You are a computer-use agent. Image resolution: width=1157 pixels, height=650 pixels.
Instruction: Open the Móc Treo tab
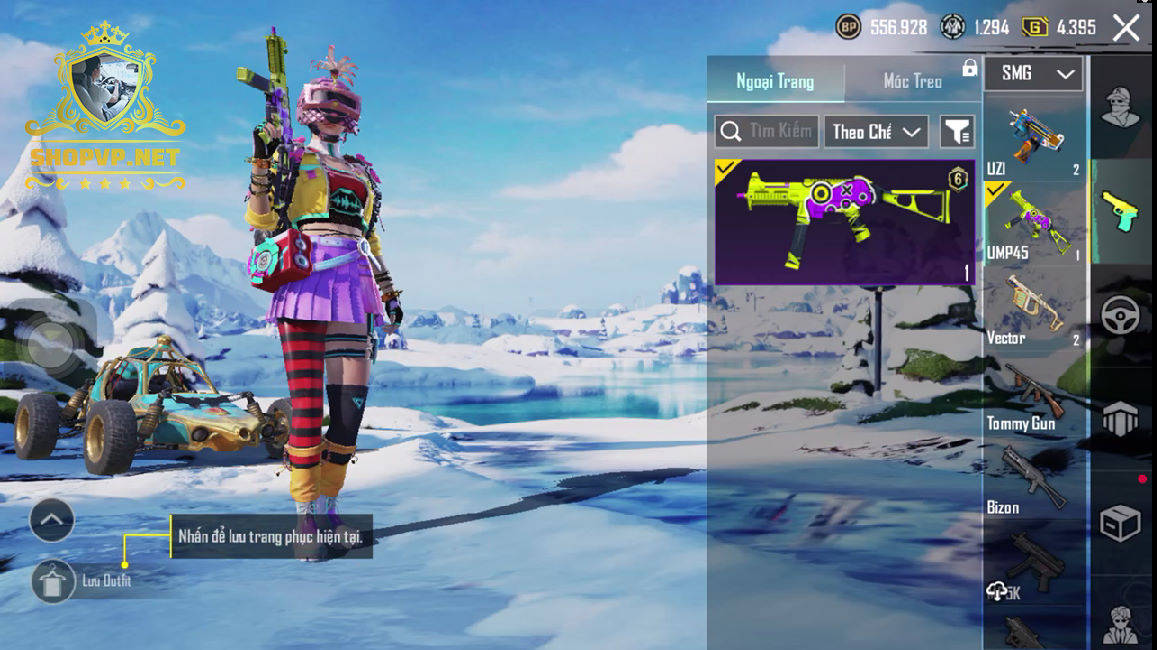[x=912, y=81]
